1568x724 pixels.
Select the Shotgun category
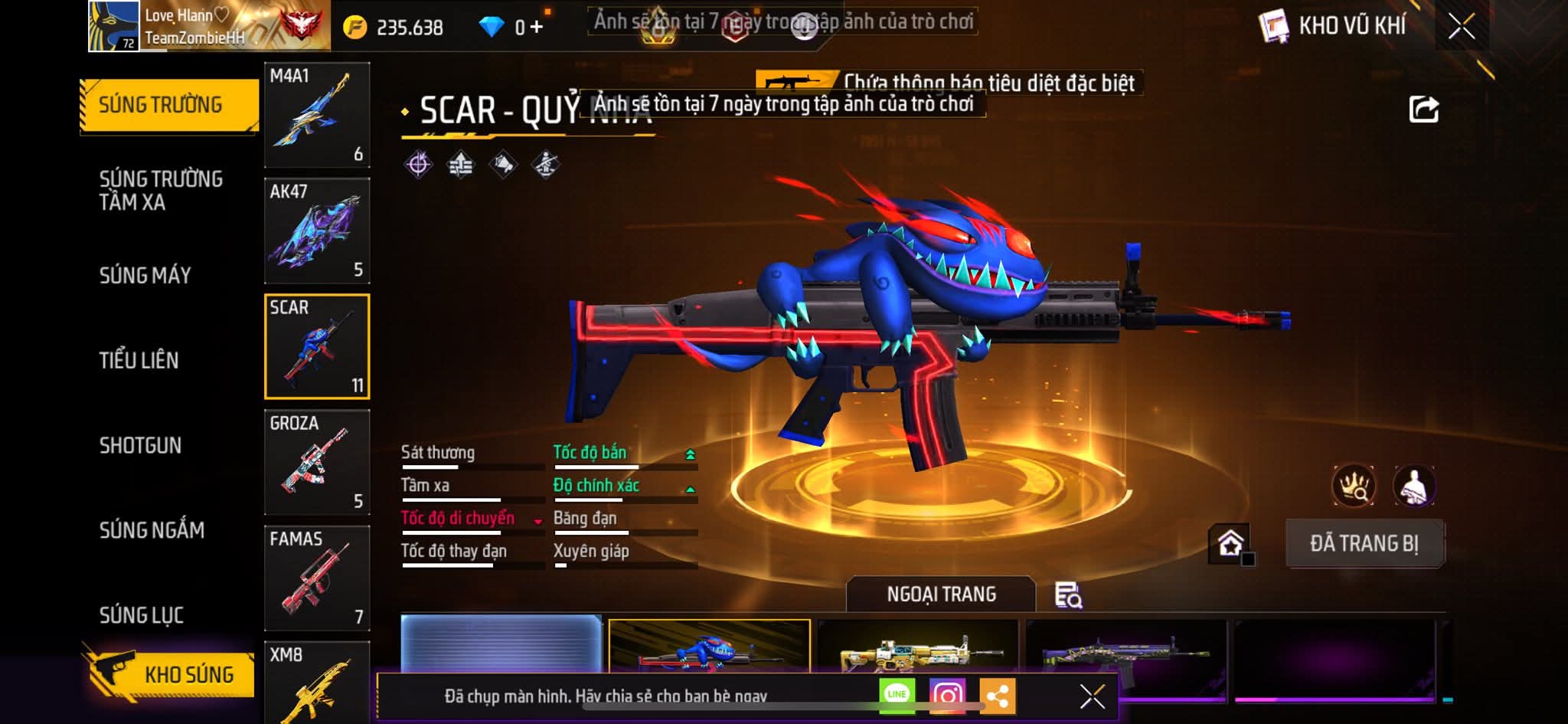[x=140, y=445]
